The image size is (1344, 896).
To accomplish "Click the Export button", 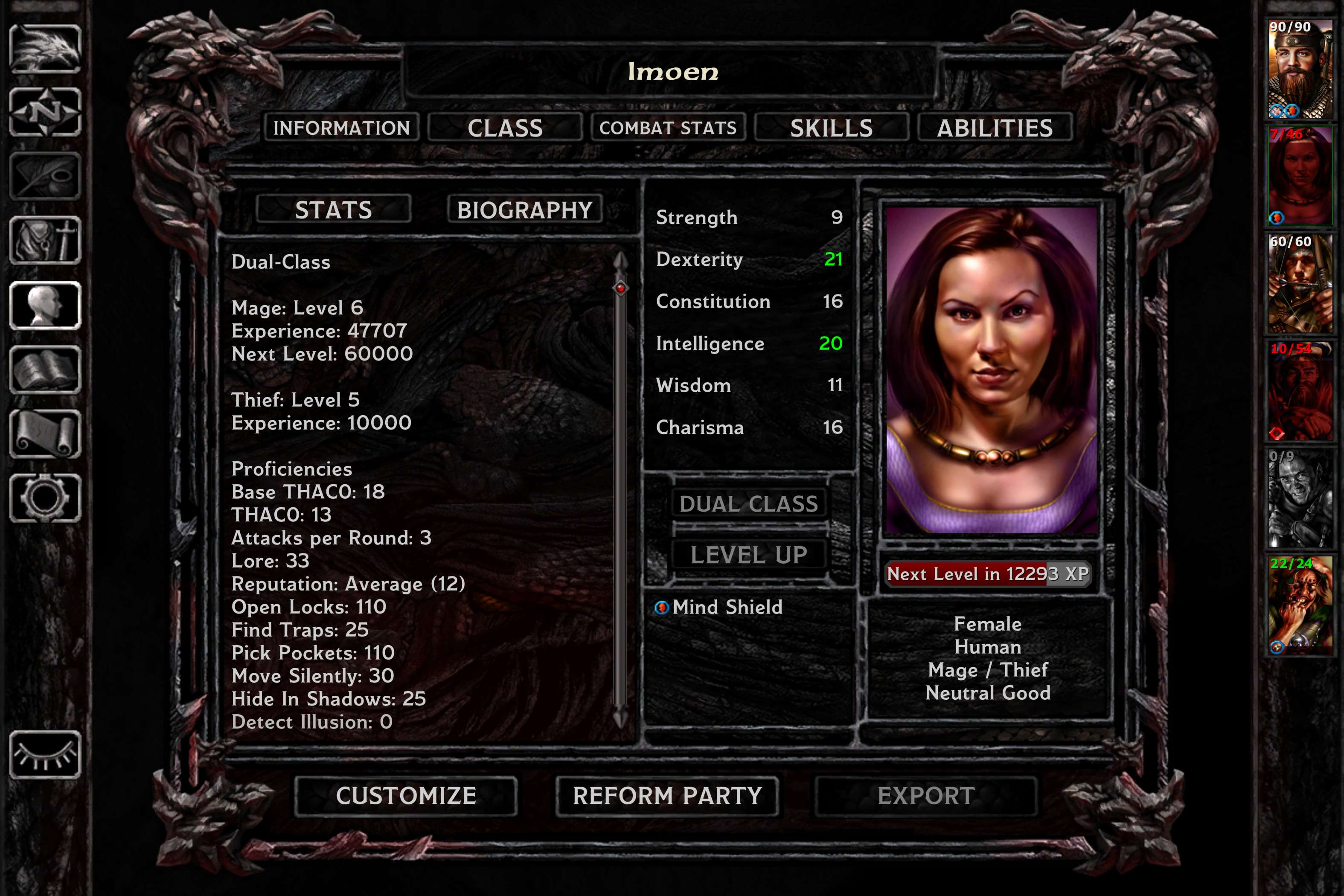I will (x=926, y=795).
